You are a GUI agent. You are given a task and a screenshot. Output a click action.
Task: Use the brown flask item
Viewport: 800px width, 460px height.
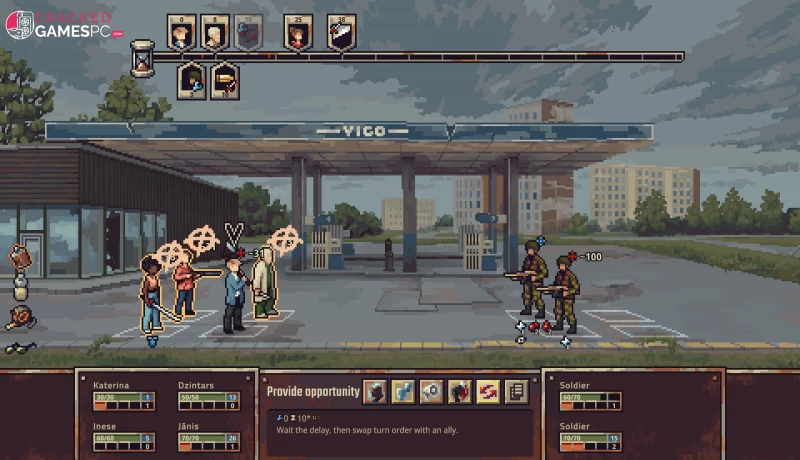click(x=20, y=258)
